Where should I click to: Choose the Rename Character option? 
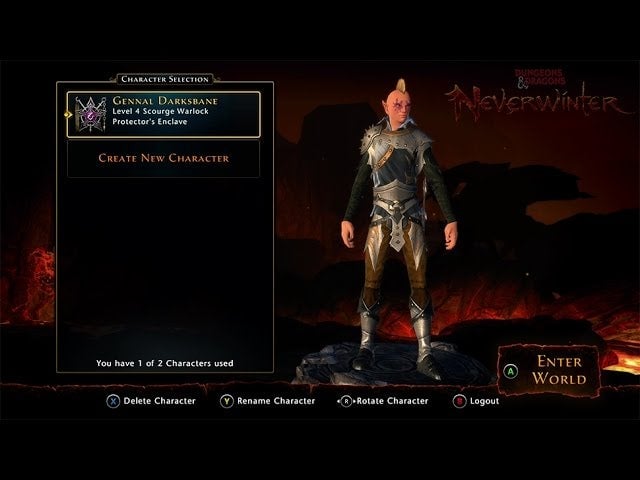click(266, 401)
